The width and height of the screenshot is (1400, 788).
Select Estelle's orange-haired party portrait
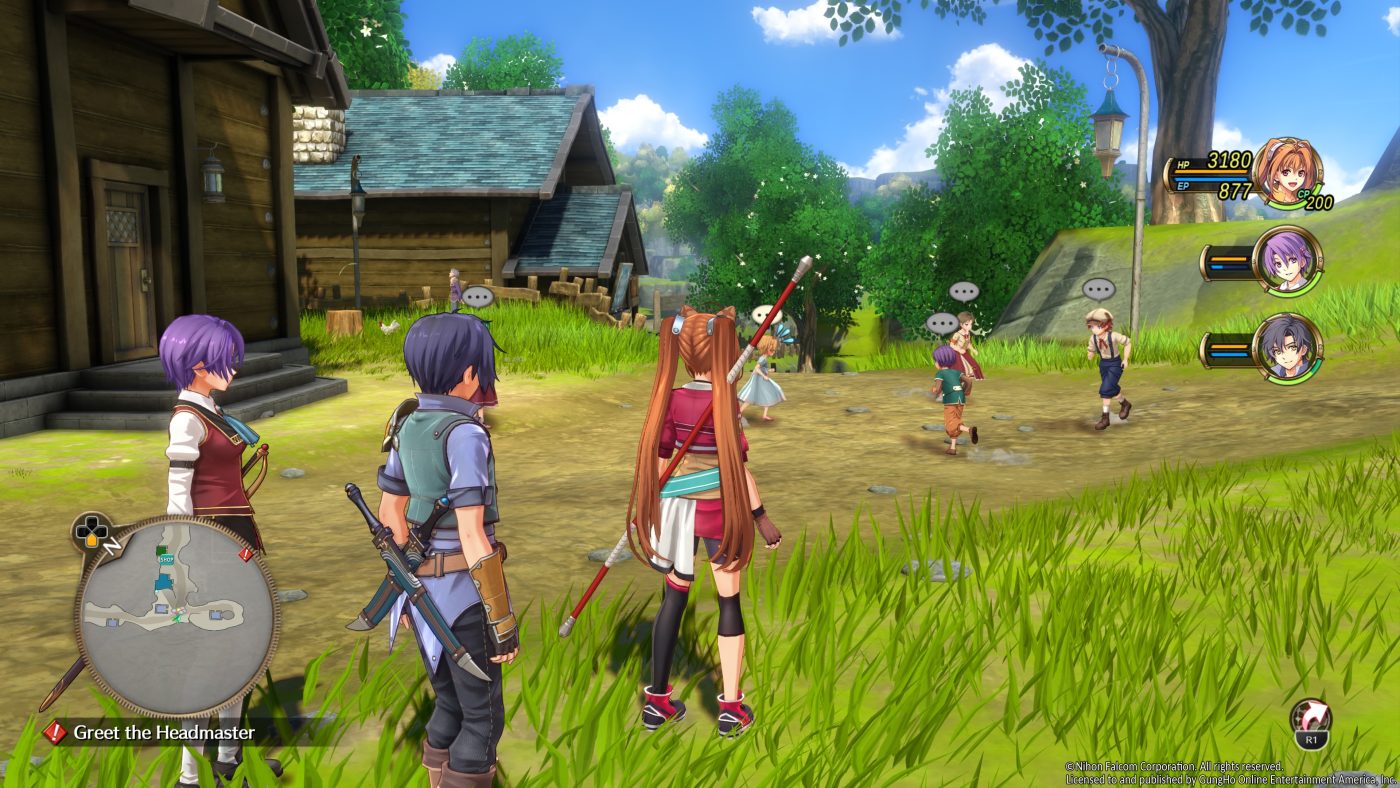tap(1287, 172)
